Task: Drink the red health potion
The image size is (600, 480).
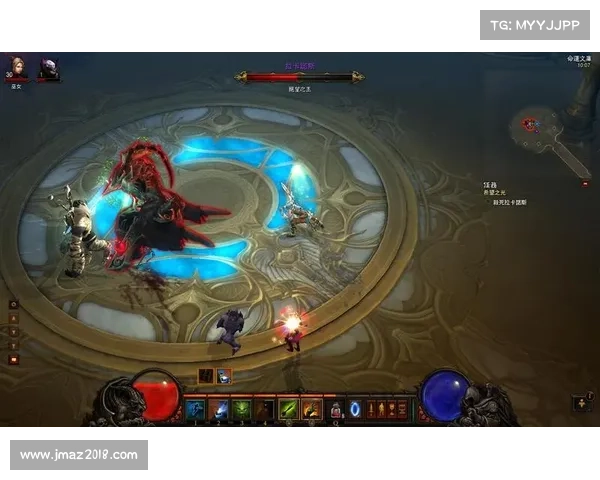Action: pos(337,409)
